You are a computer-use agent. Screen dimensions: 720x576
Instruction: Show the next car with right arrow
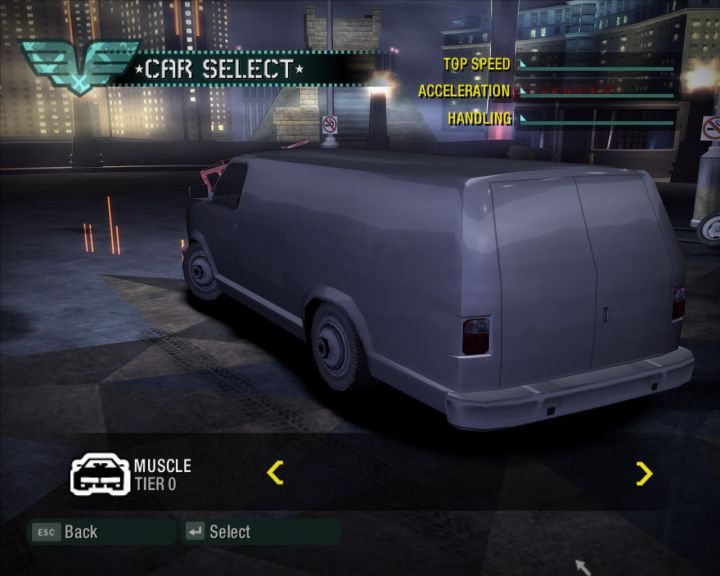click(644, 473)
